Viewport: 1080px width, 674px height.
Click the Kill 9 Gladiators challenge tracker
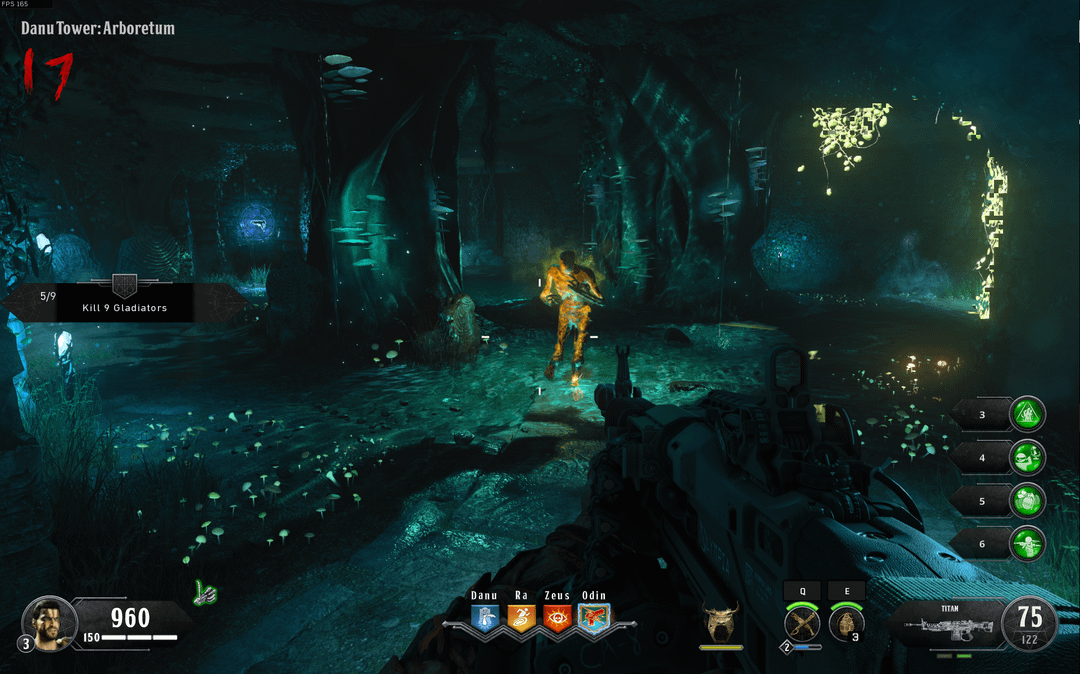(x=124, y=301)
